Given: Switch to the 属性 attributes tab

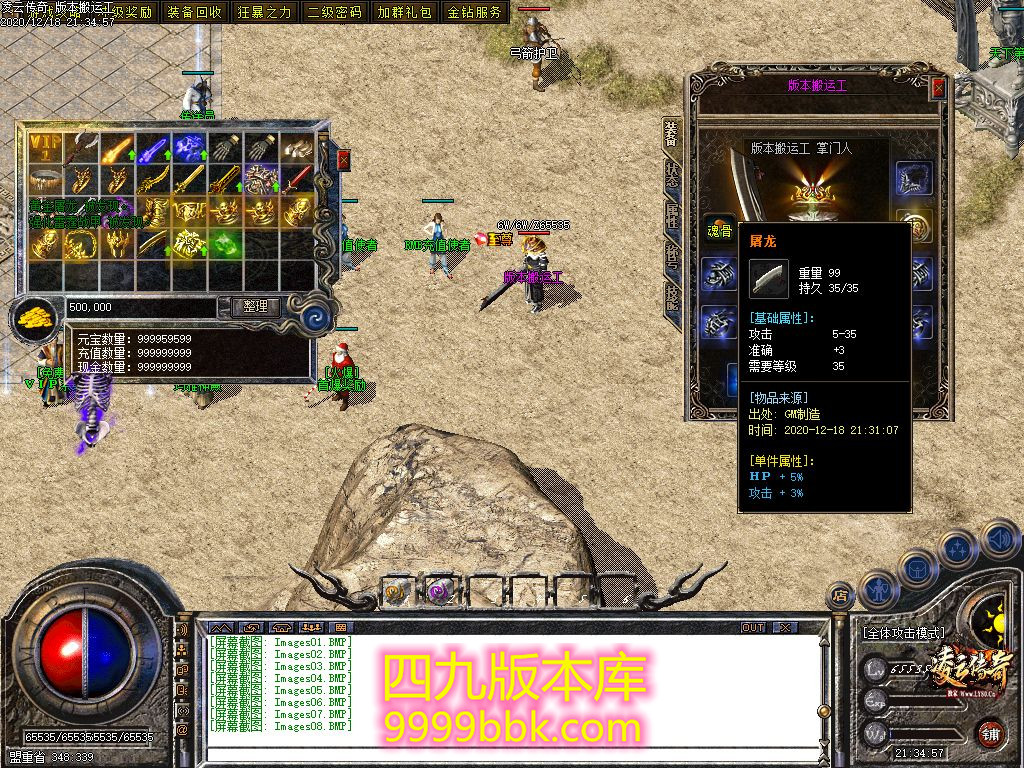Looking at the screenshot, I should (x=673, y=216).
